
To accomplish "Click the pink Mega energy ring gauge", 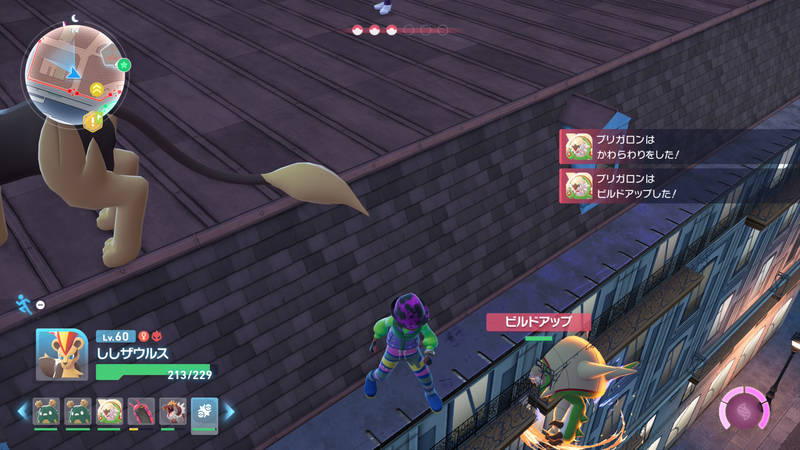I will tap(744, 412).
